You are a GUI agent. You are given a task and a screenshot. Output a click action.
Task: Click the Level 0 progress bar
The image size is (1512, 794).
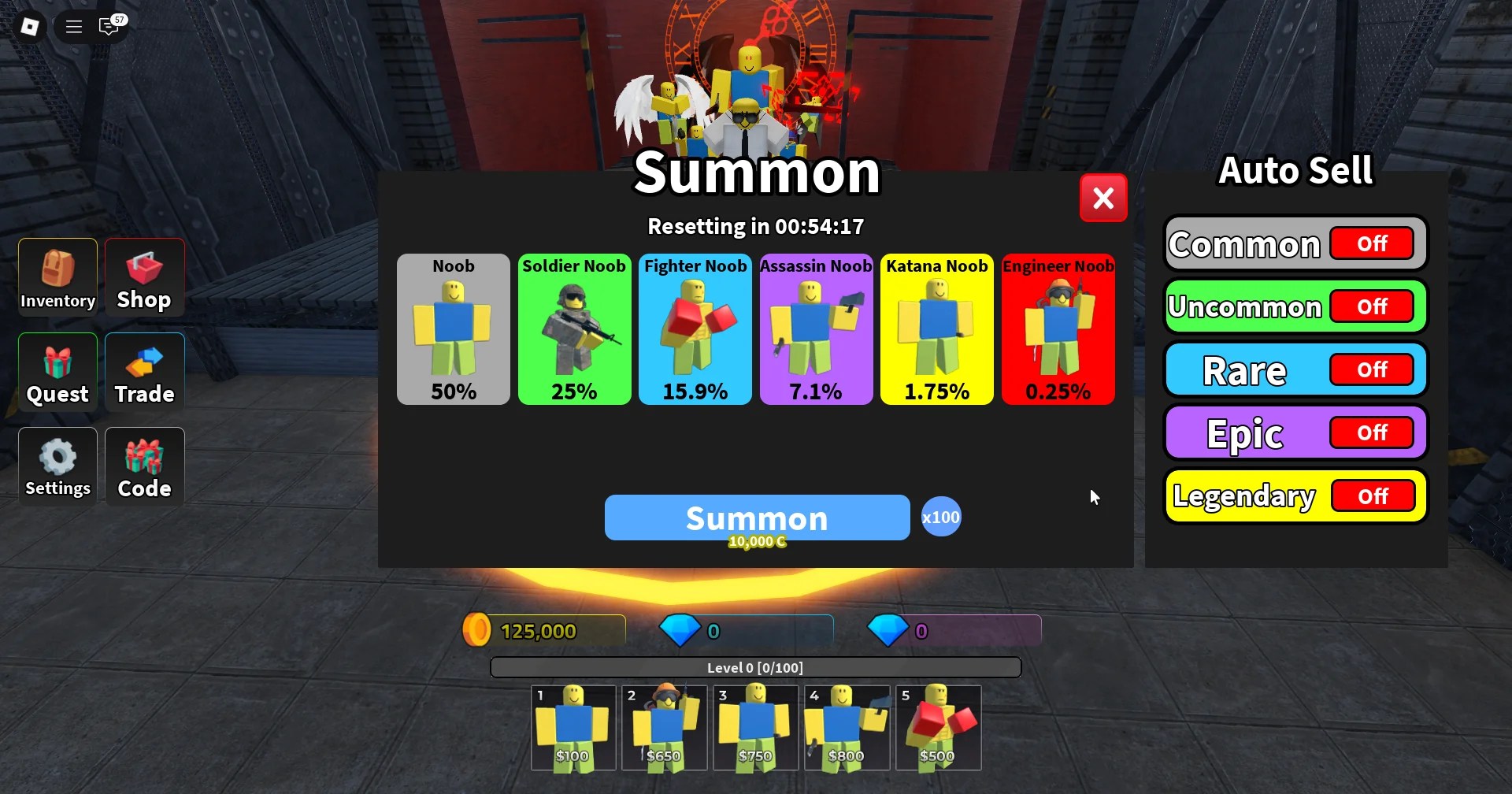755,666
